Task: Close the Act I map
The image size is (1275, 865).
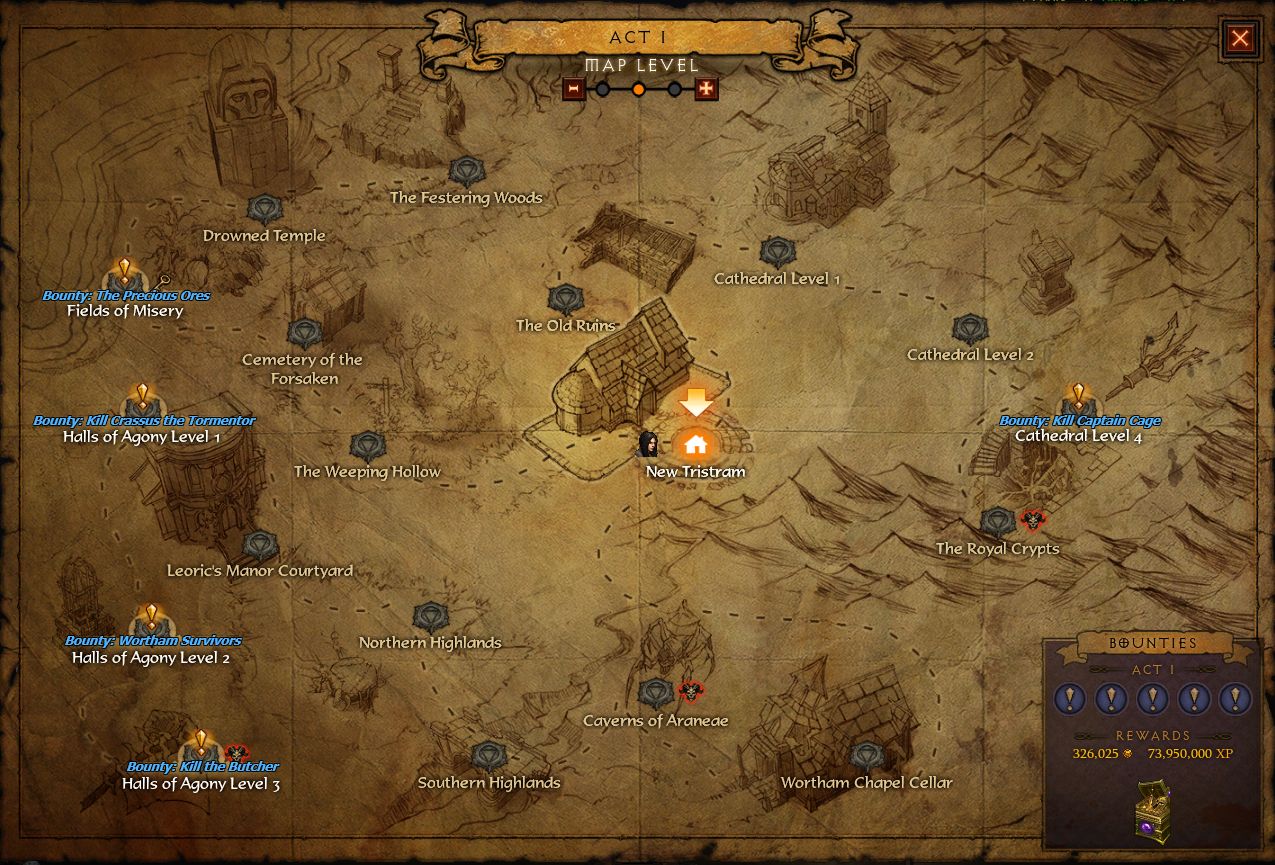Action: (x=1240, y=39)
